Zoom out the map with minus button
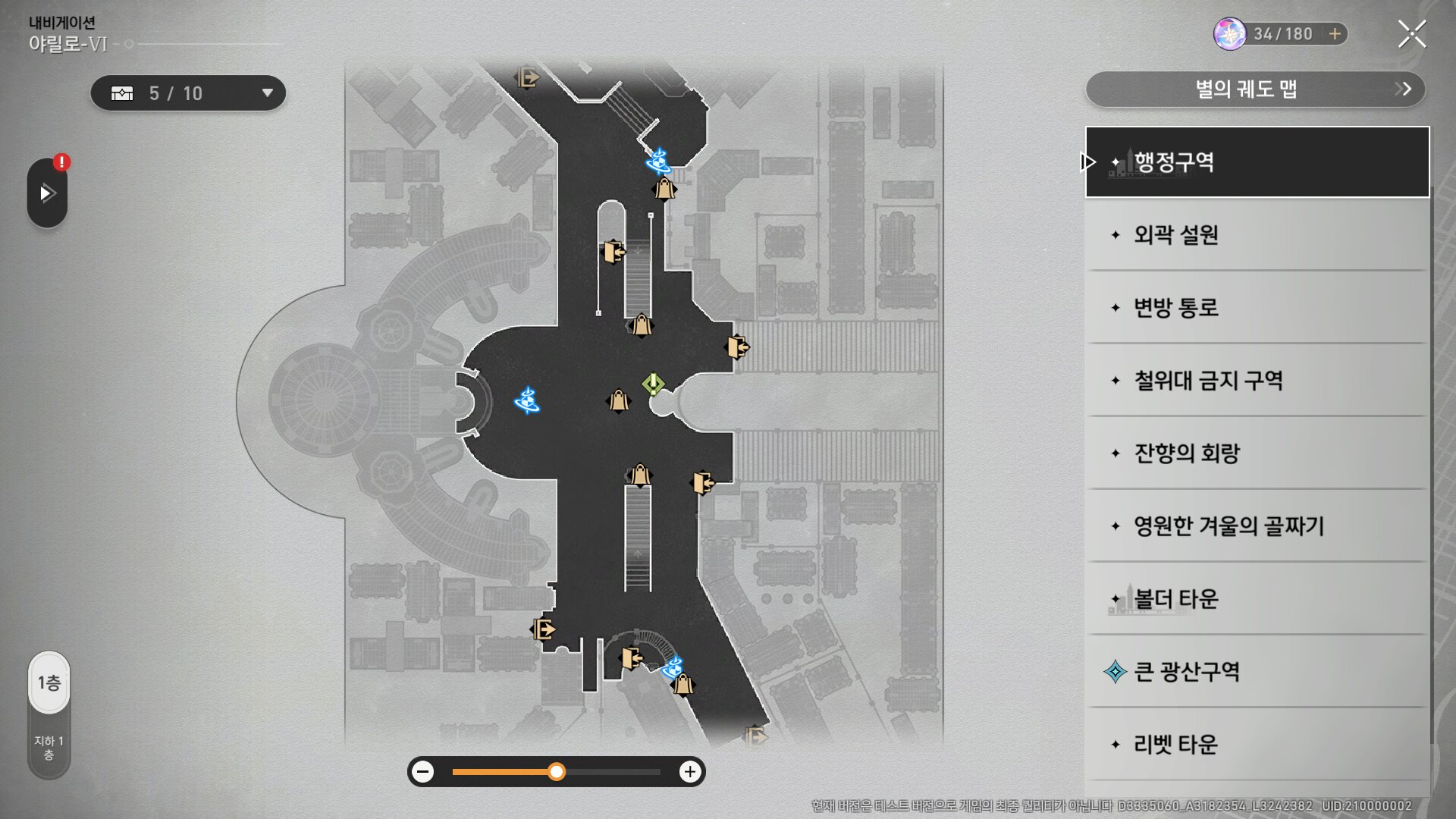 pyautogui.click(x=423, y=772)
